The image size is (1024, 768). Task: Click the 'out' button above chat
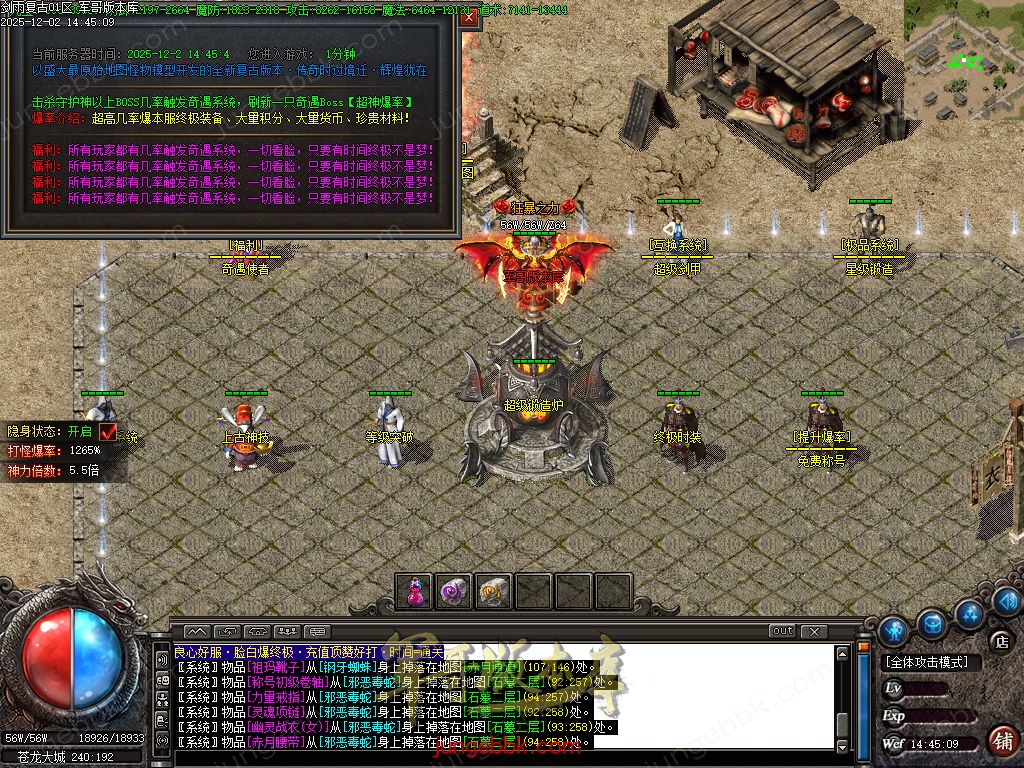tap(782, 631)
